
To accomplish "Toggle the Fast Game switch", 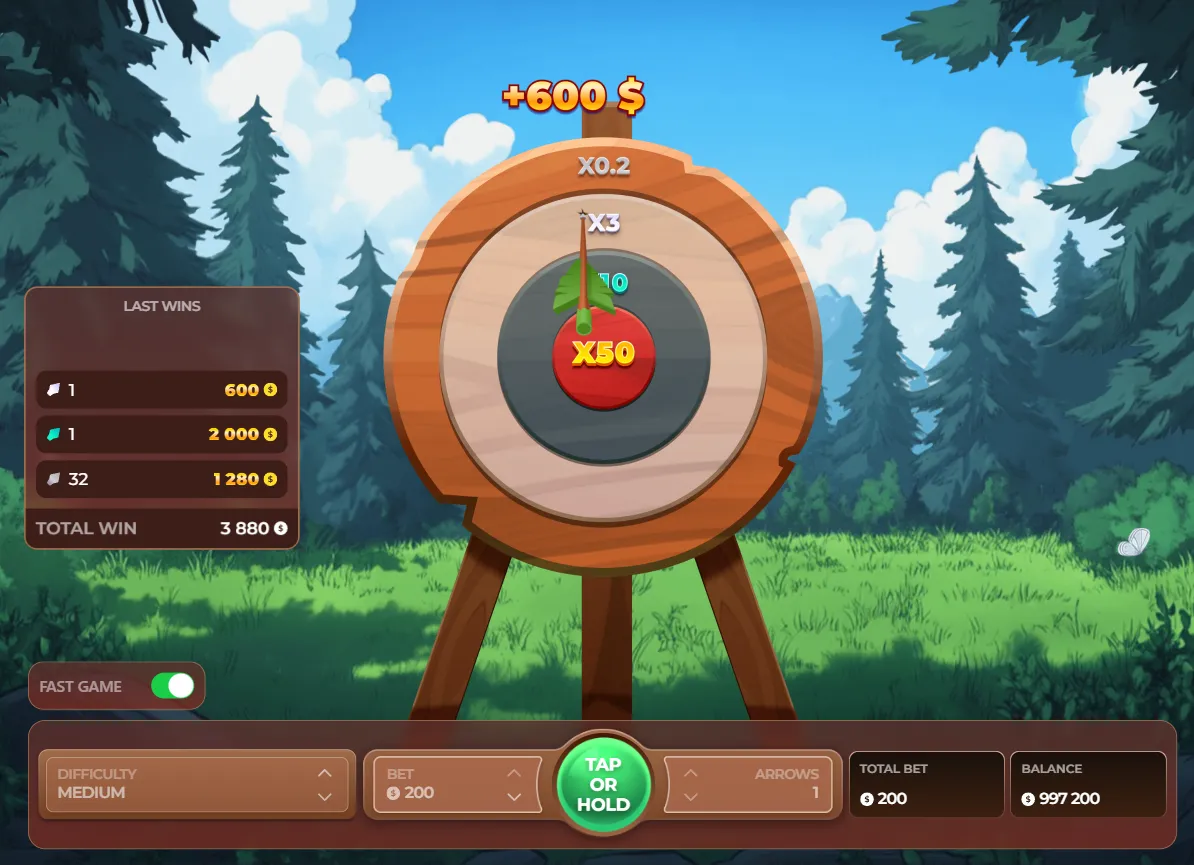I will tap(172, 686).
